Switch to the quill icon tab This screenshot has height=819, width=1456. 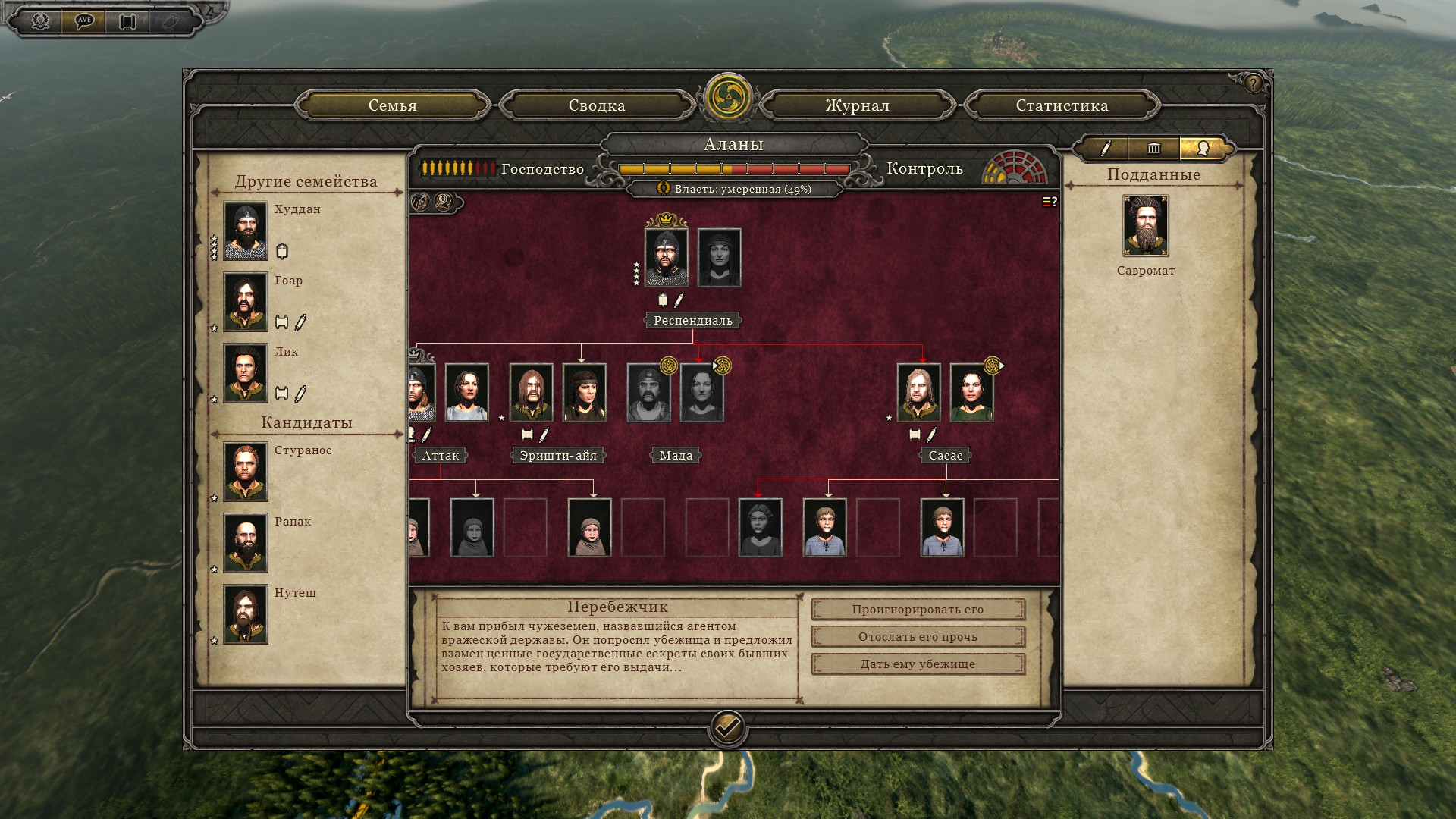[1106, 149]
